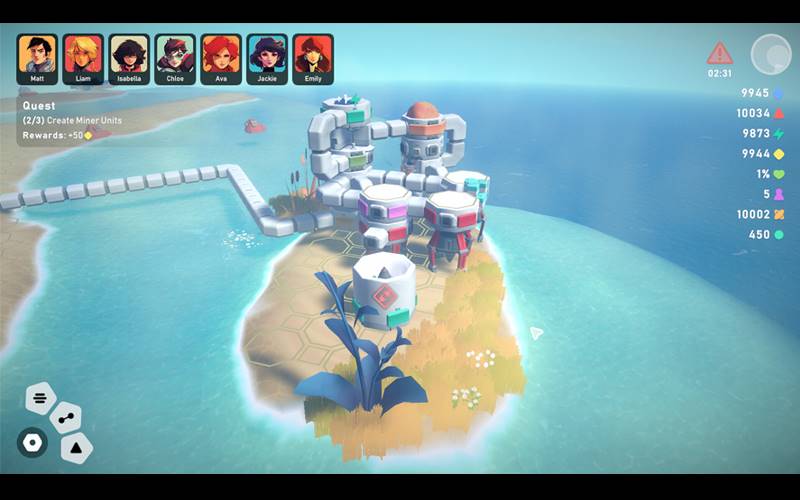
Task: Choose Emily's character portrait
Action: tap(313, 56)
